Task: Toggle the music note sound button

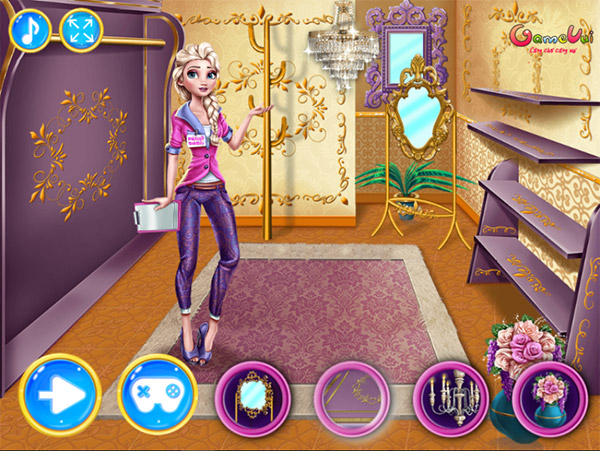Action: coord(31,29)
